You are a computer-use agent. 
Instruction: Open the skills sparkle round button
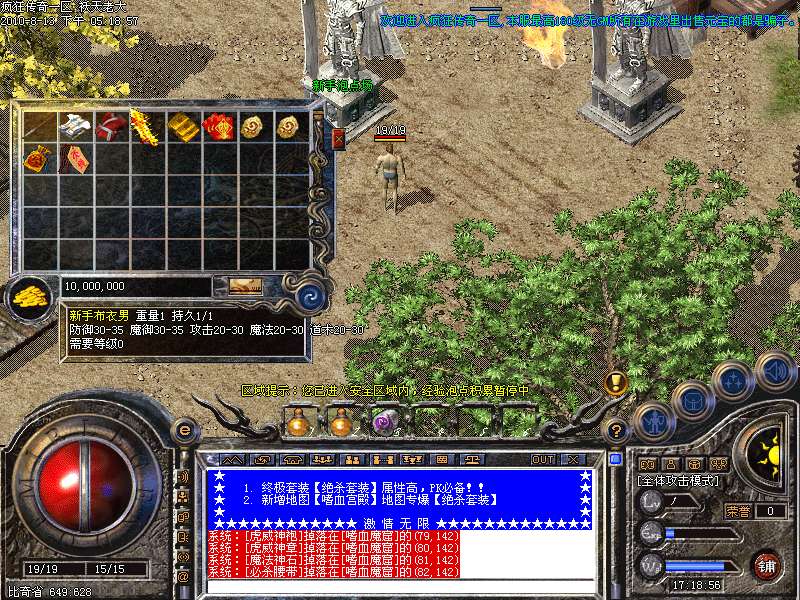tap(732, 381)
